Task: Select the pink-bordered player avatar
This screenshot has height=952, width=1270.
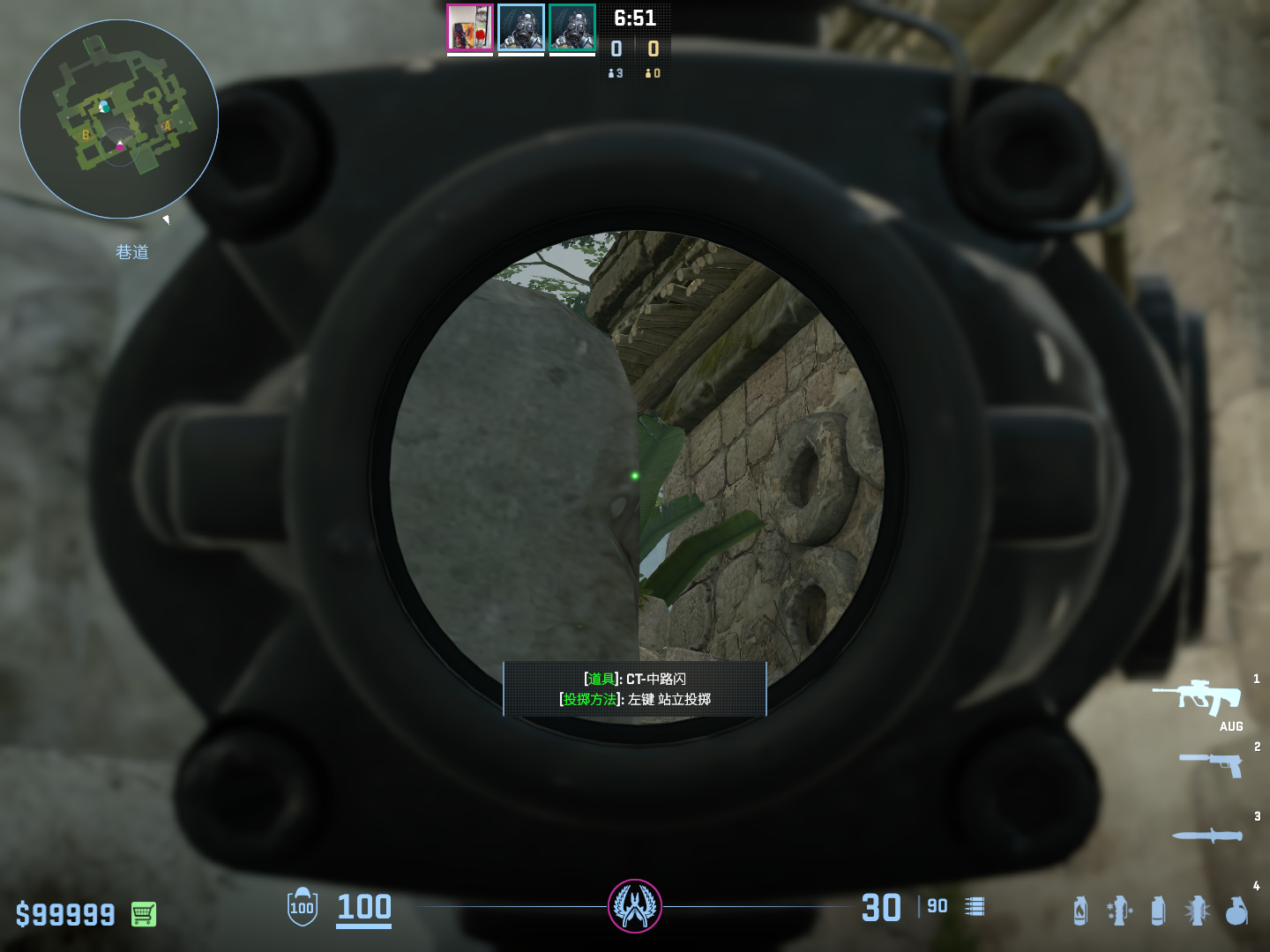Action: tap(469, 28)
